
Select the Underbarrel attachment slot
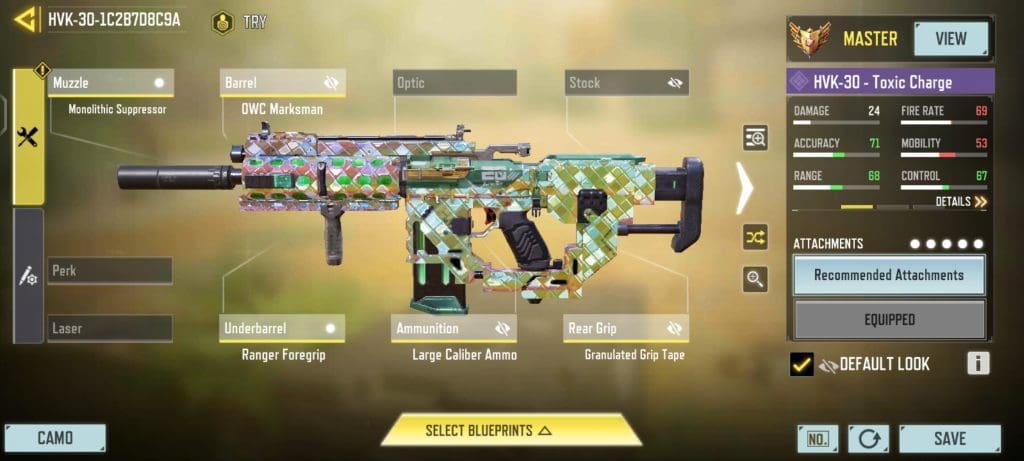pyautogui.click(x=282, y=328)
